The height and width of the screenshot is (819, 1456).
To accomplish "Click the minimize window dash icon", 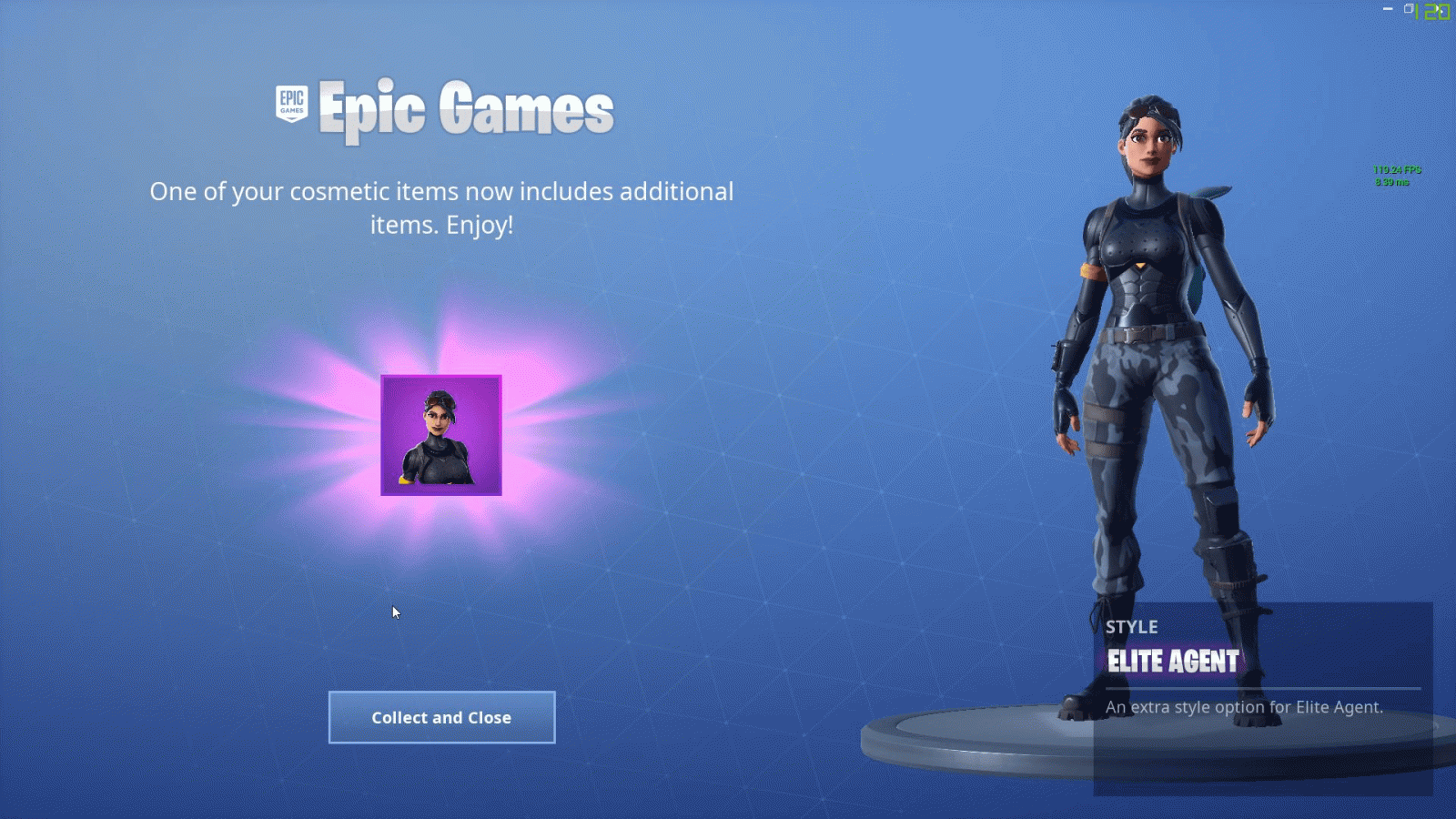I will pos(1388,8).
